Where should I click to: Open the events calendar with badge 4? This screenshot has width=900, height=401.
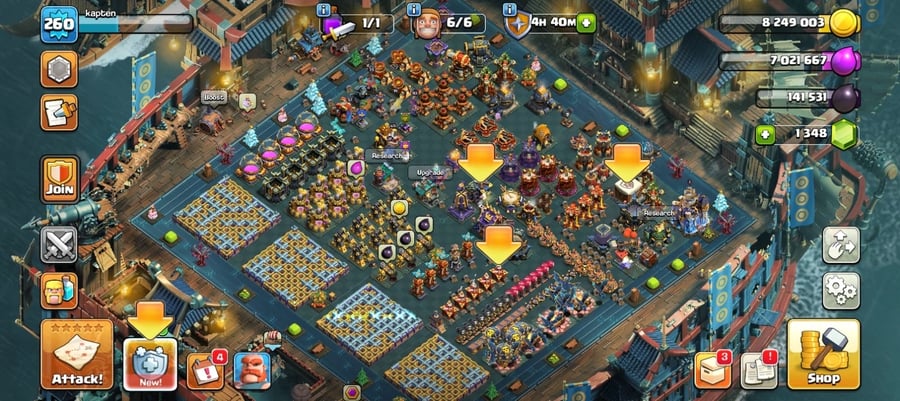click(205, 370)
